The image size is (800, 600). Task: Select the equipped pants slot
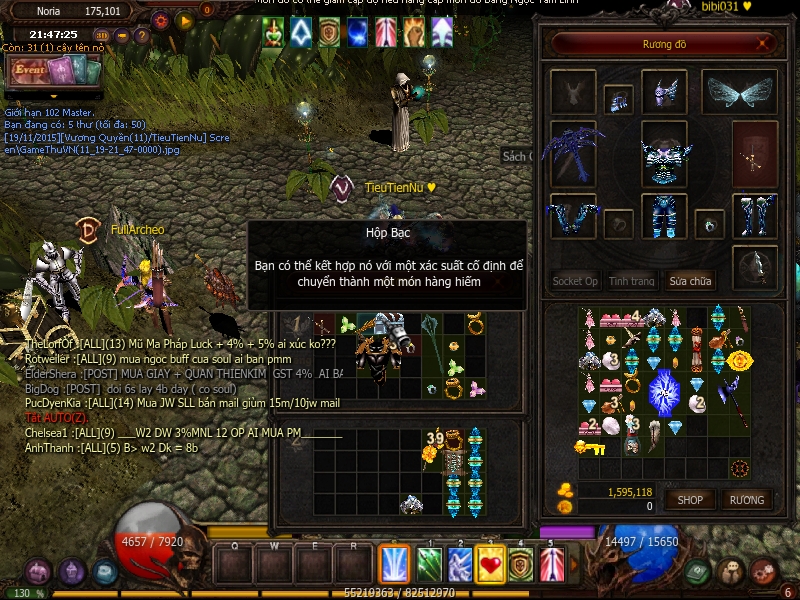pyautogui.click(x=663, y=215)
